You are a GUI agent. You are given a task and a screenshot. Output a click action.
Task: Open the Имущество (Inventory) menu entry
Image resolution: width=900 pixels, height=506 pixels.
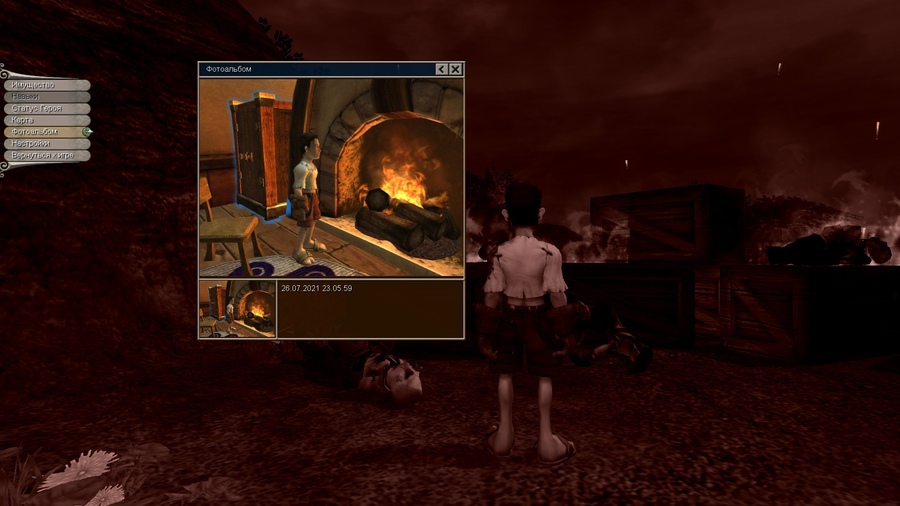[46, 85]
